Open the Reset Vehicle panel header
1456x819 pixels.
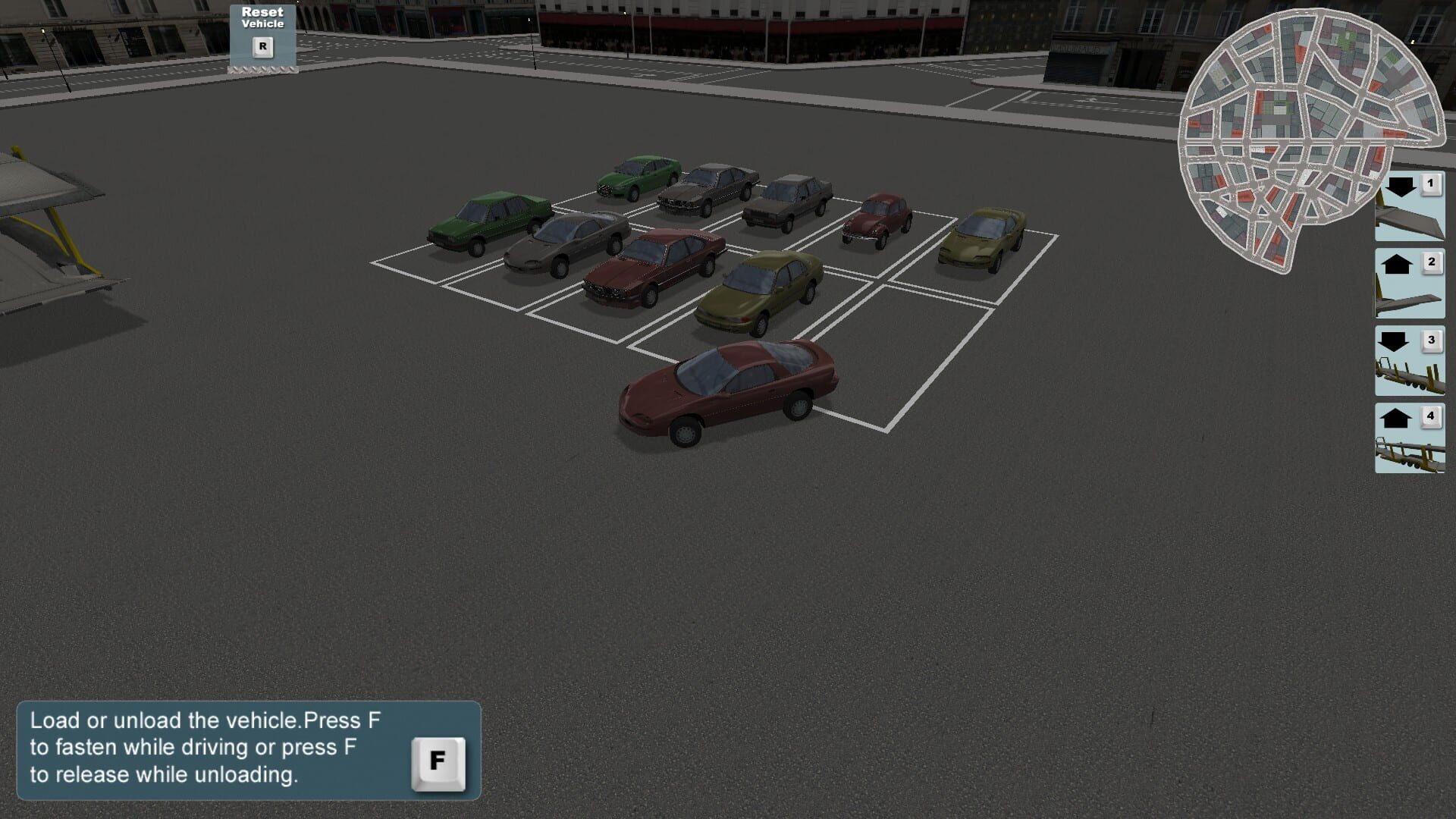point(262,18)
